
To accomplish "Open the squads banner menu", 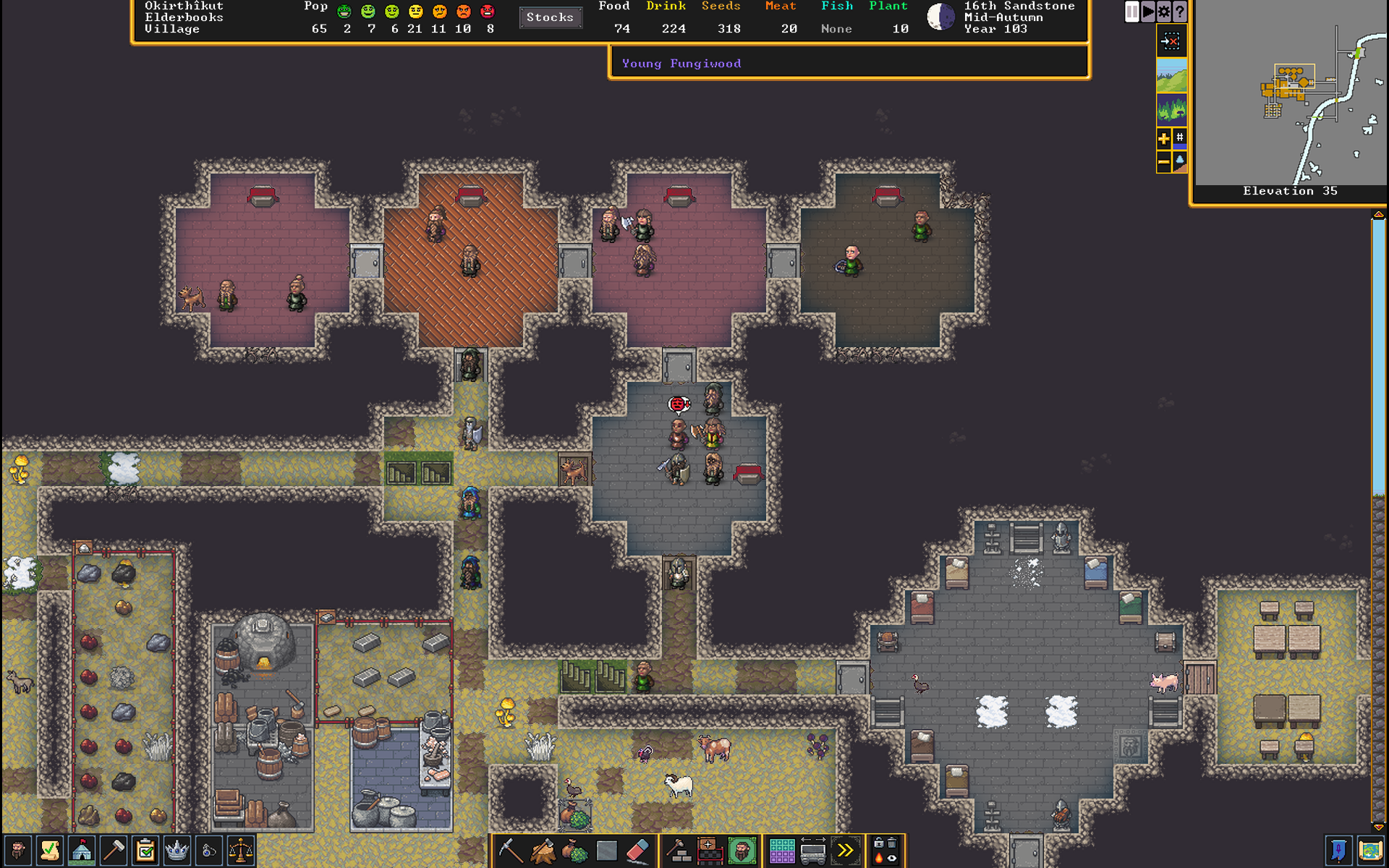I will point(1338,851).
